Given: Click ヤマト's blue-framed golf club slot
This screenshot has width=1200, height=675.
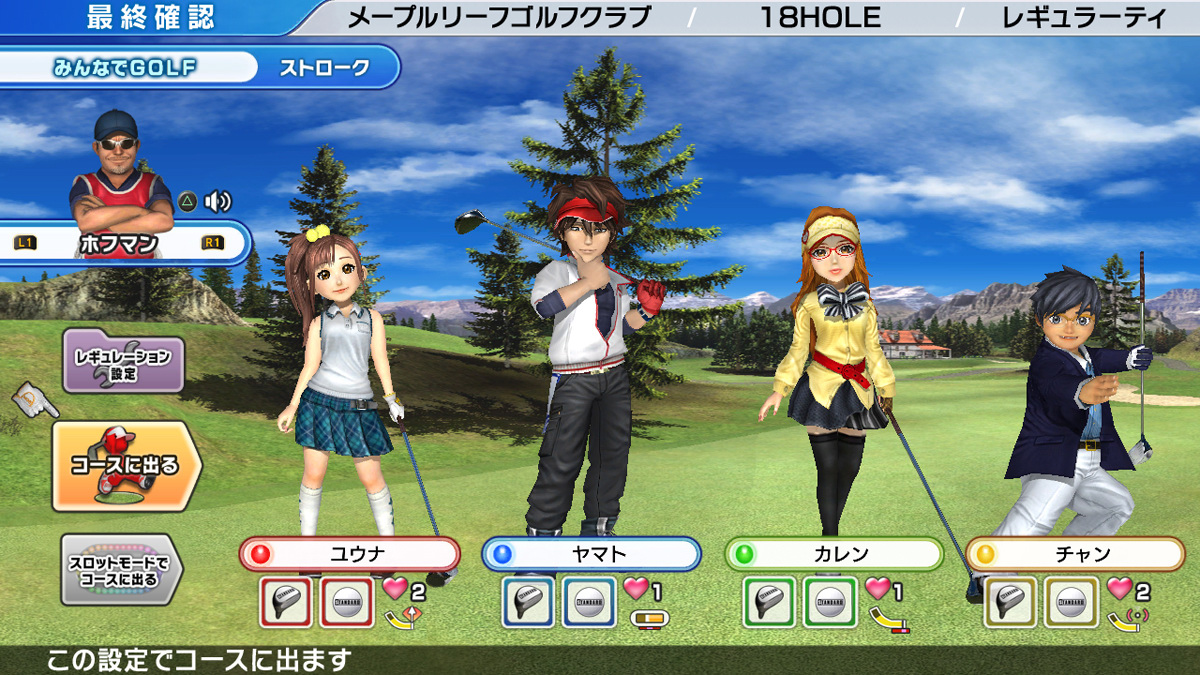Looking at the screenshot, I should (529, 602).
